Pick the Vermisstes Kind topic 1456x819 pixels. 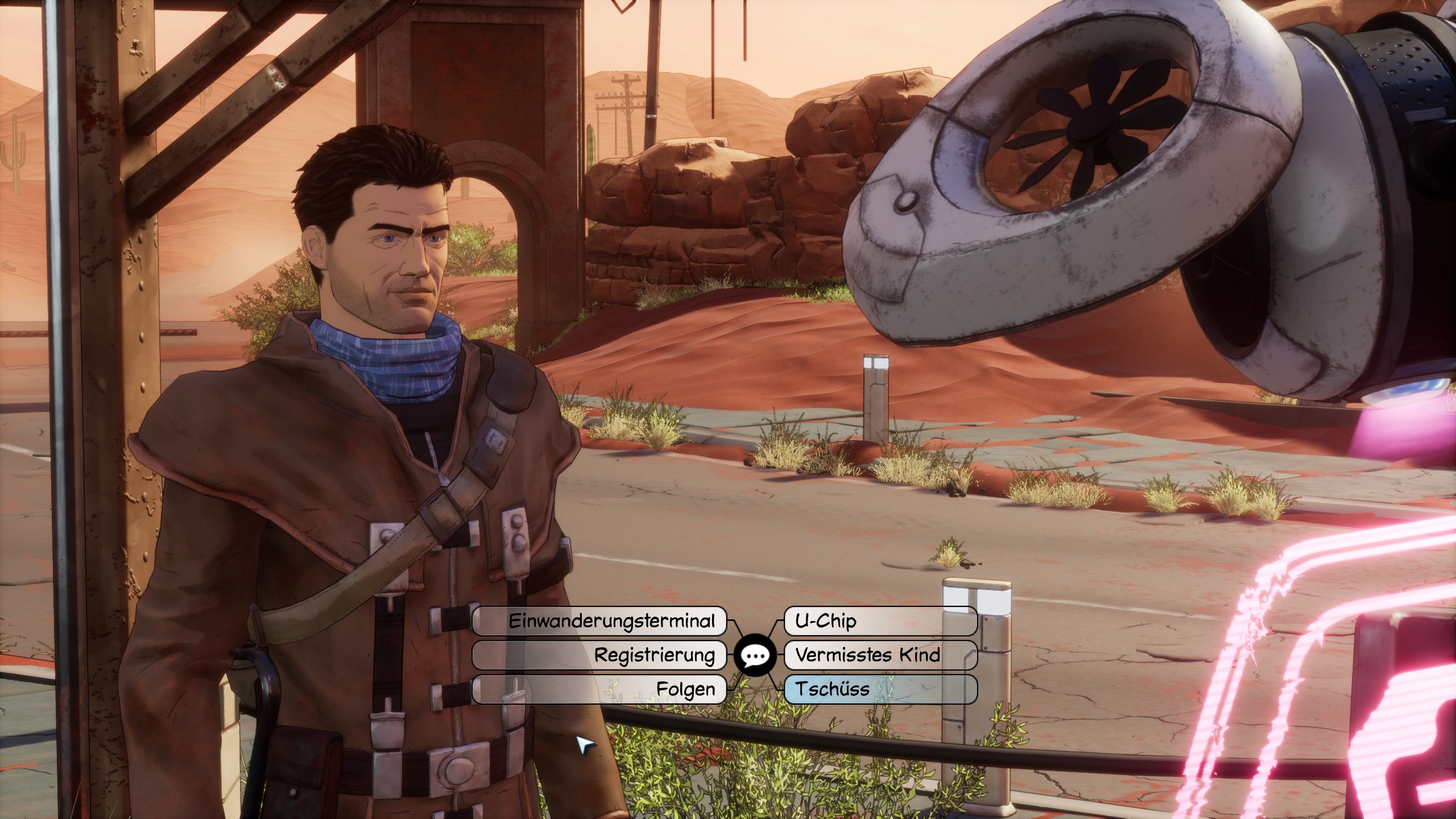click(880, 655)
